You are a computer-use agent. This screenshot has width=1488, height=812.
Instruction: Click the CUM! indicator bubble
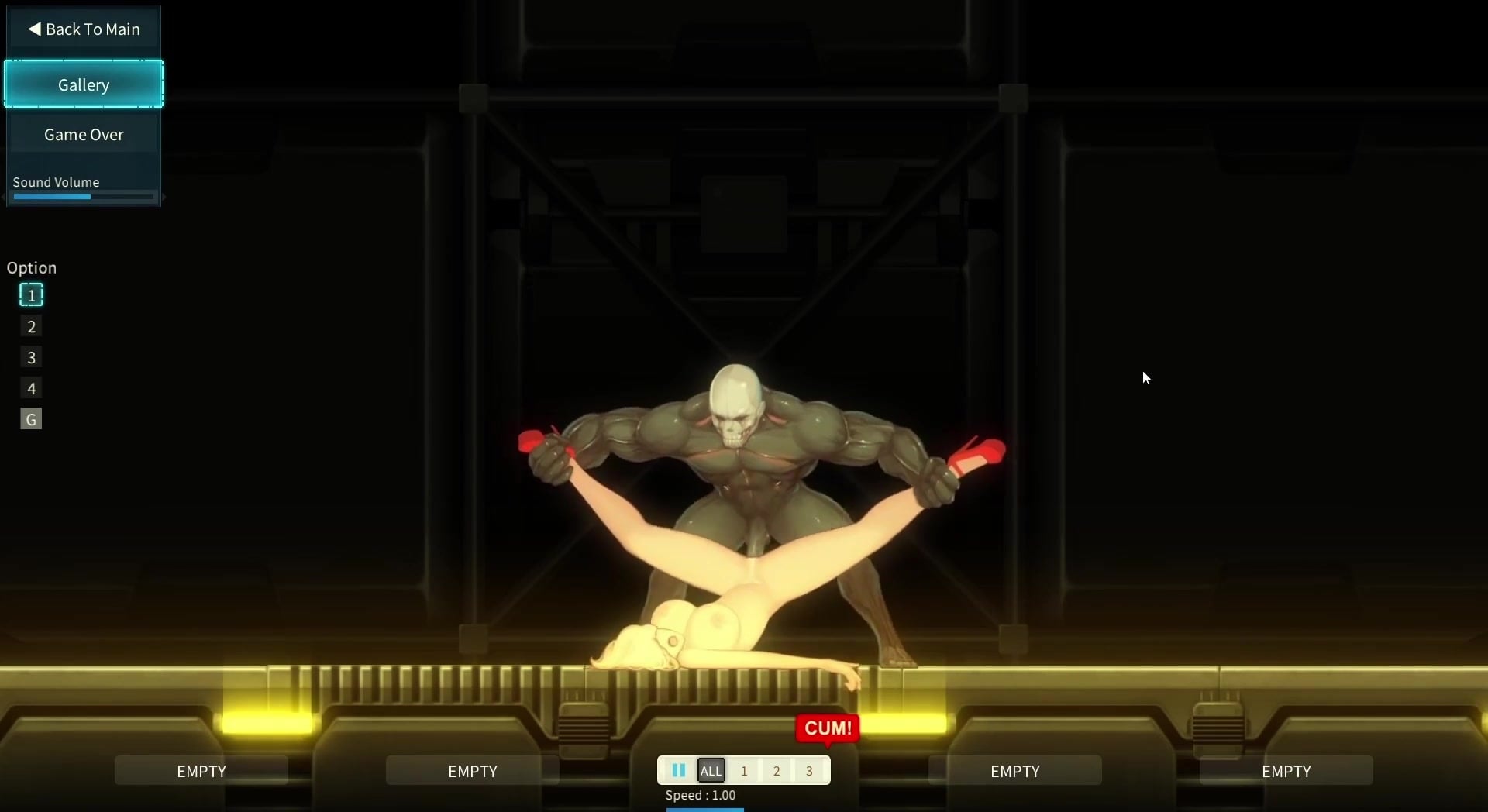[826, 728]
